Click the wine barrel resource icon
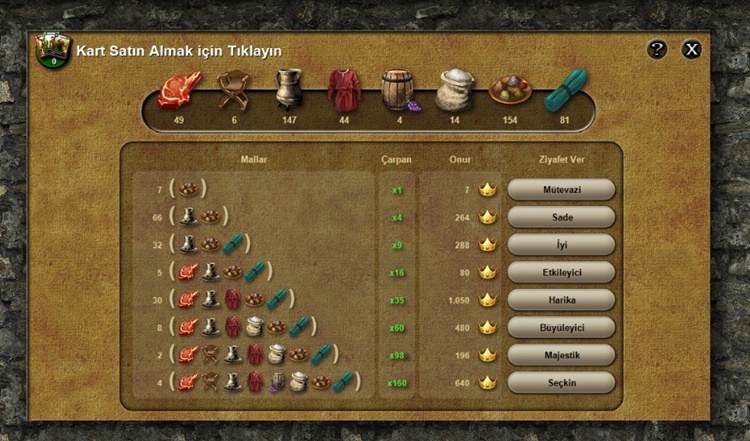Image resolution: width=750 pixels, height=441 pixels. [x=398, y=90]
